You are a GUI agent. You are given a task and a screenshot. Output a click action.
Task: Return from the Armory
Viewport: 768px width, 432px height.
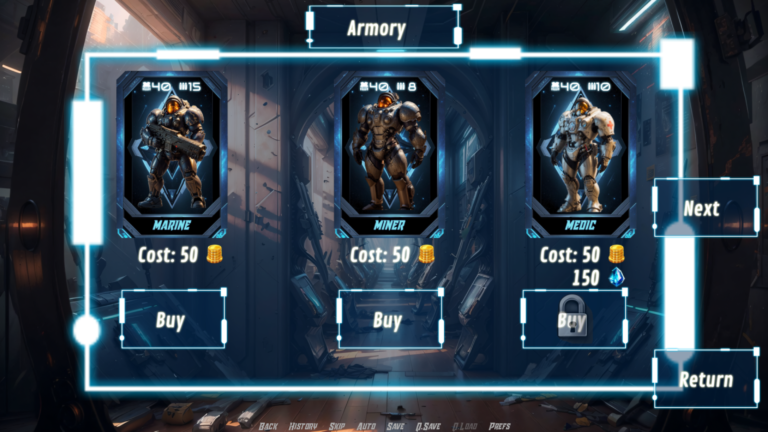[x=706, y=379]
